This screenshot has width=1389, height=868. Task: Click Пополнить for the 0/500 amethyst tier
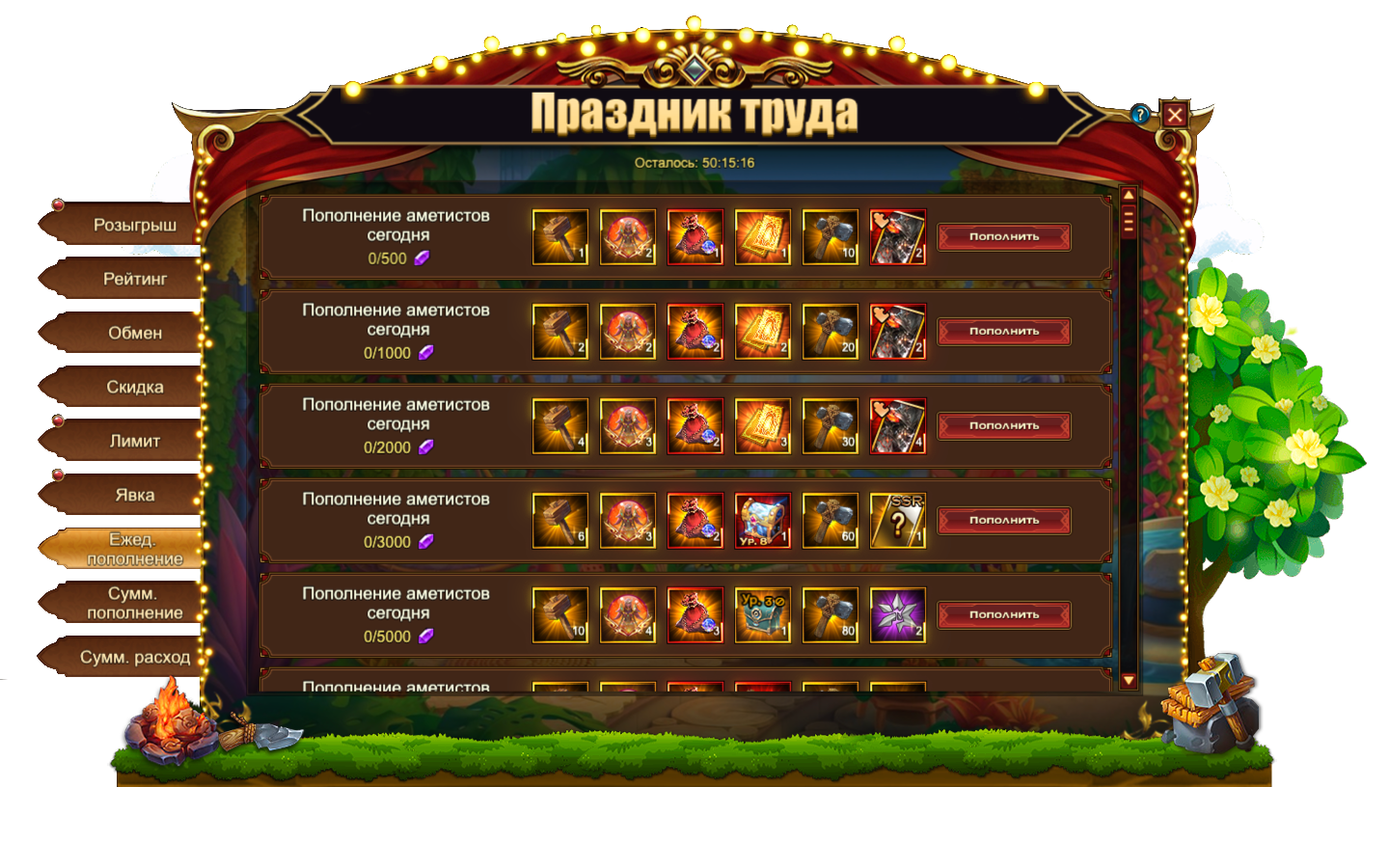pos(1003,237)
